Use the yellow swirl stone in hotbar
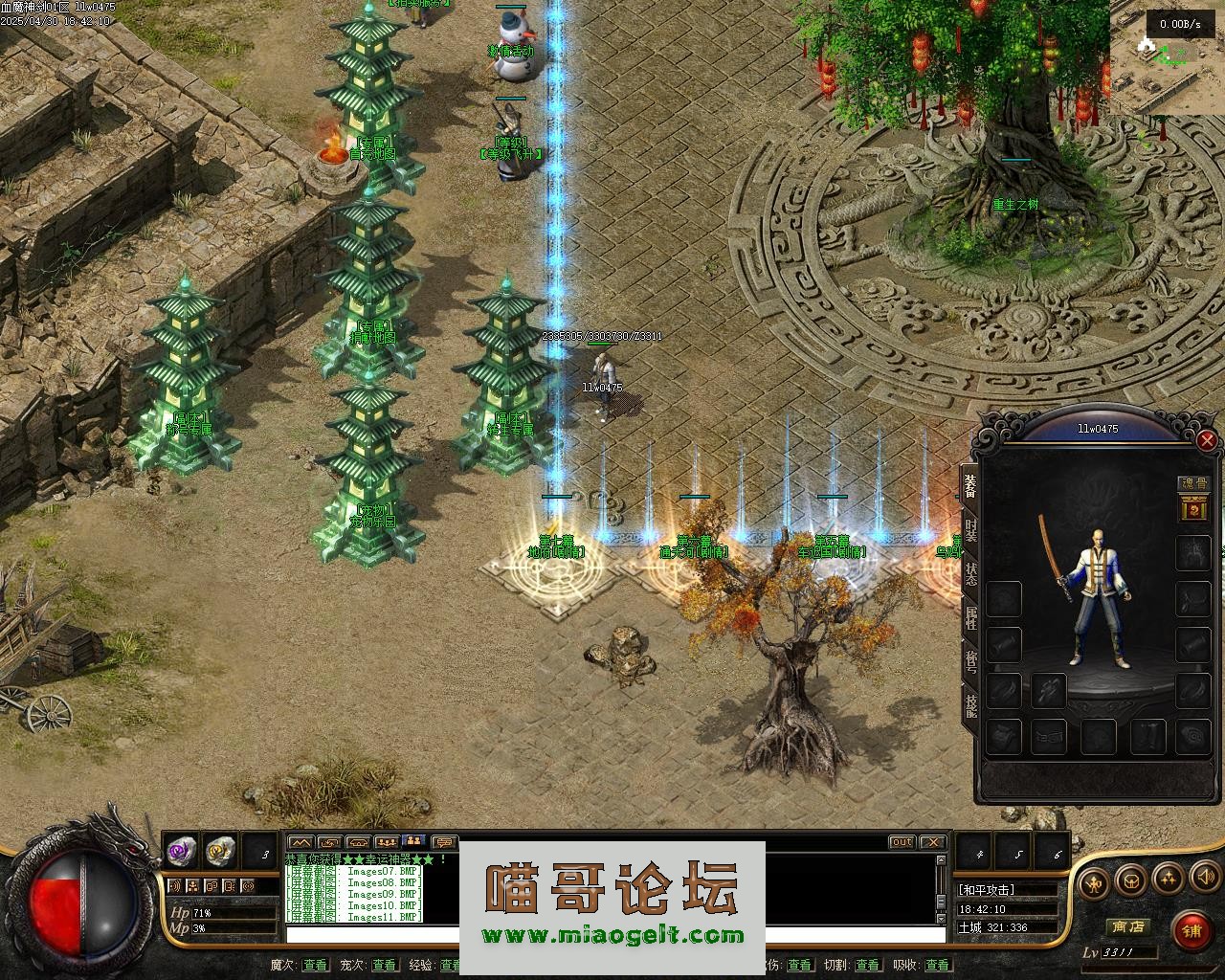 pyautogui.click(x=221, y=850)
